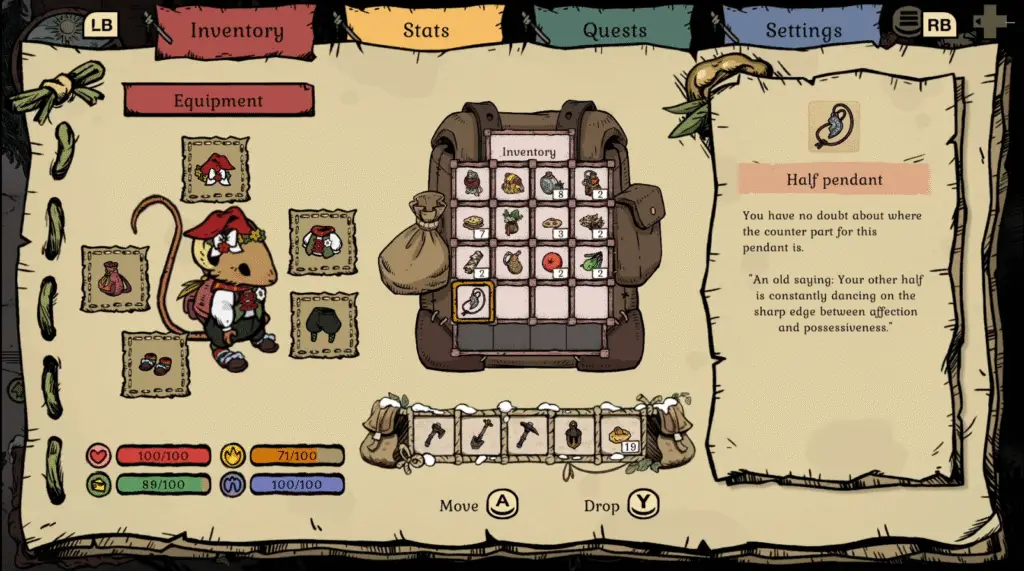Select the equipped red hat slot
Image resolution: width=1024 pixels, height=571 pixels.
(x=215, y=168)
